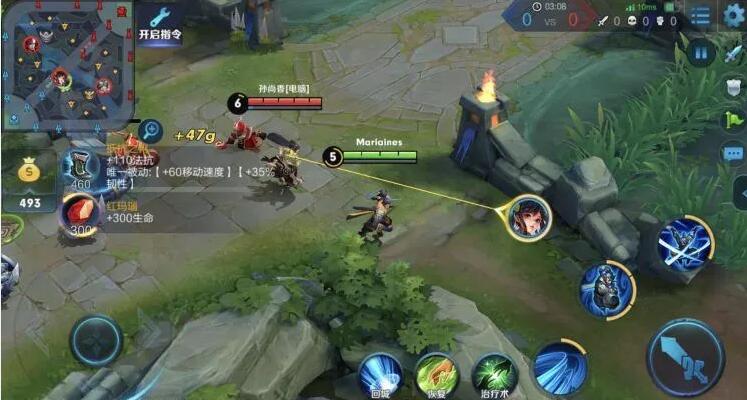This screenshot has height=400, width=747.
Task: Use the 恢复 restore skill
Action: coord(436,375)
